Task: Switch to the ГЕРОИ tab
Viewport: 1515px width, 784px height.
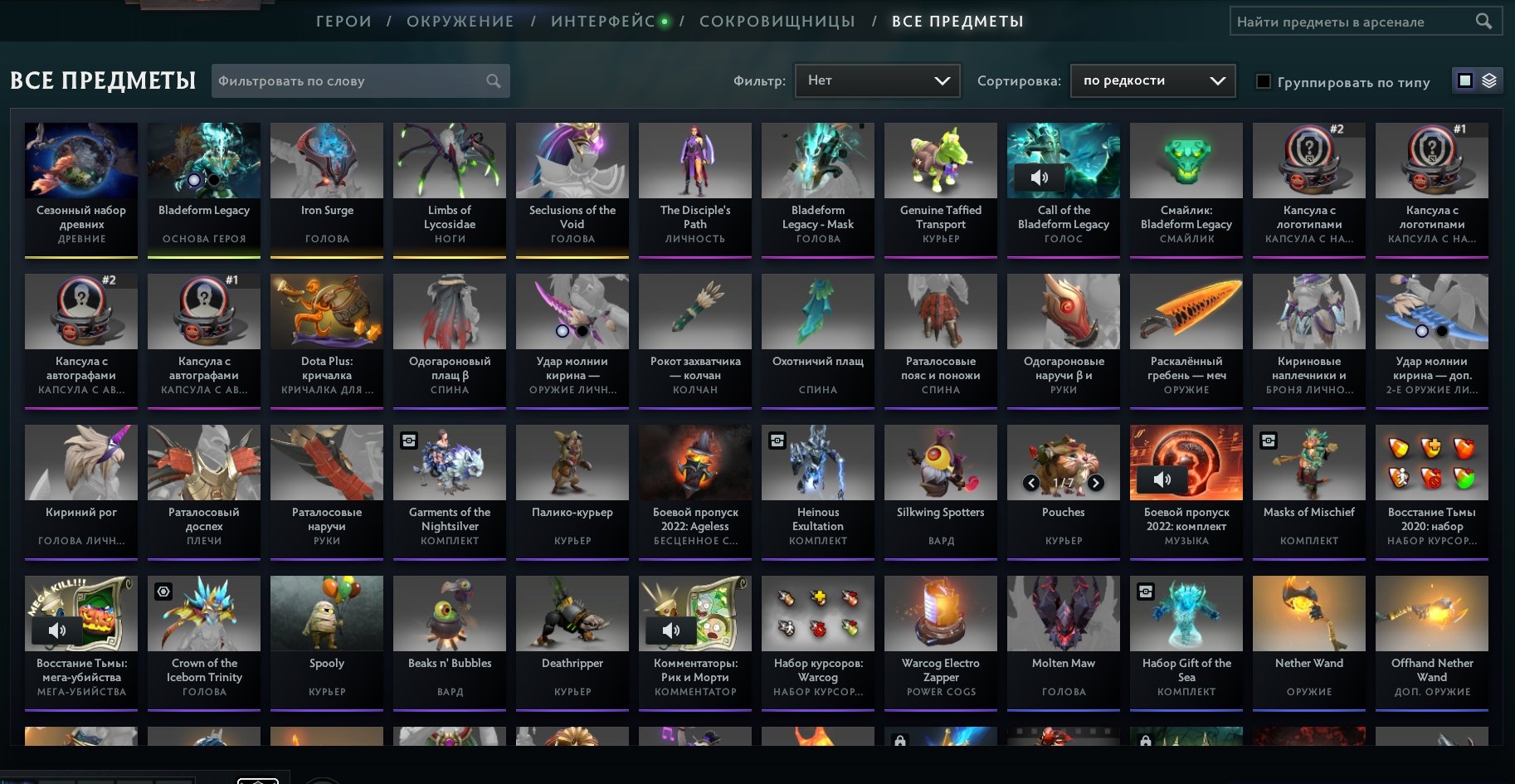Action: [x=343, y=22]
